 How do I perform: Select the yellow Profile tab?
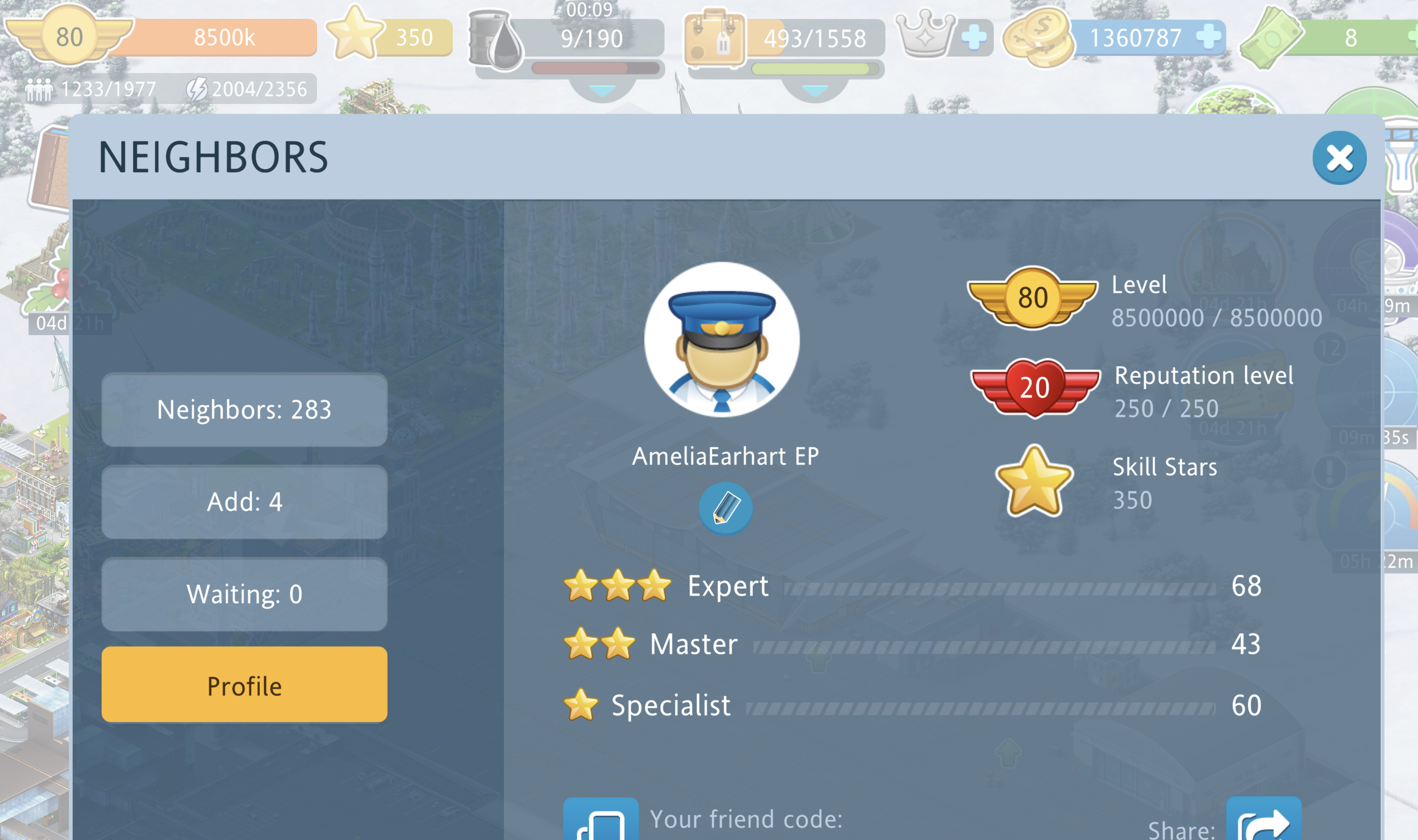pos(244,686)
